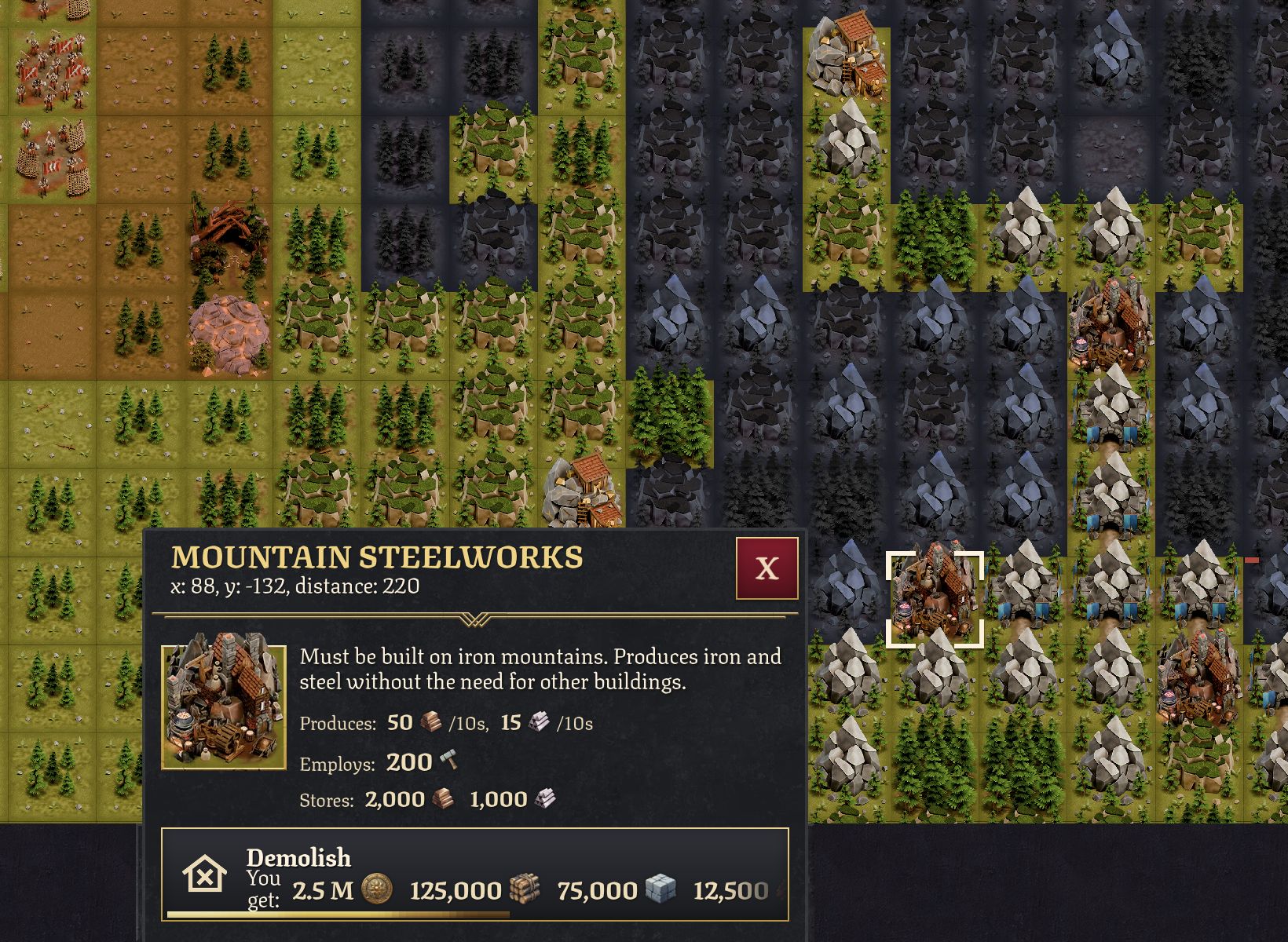Click the stone blocks icon next to 75,000
Viewport: 1288px width, 942px height.
[660, 889]
